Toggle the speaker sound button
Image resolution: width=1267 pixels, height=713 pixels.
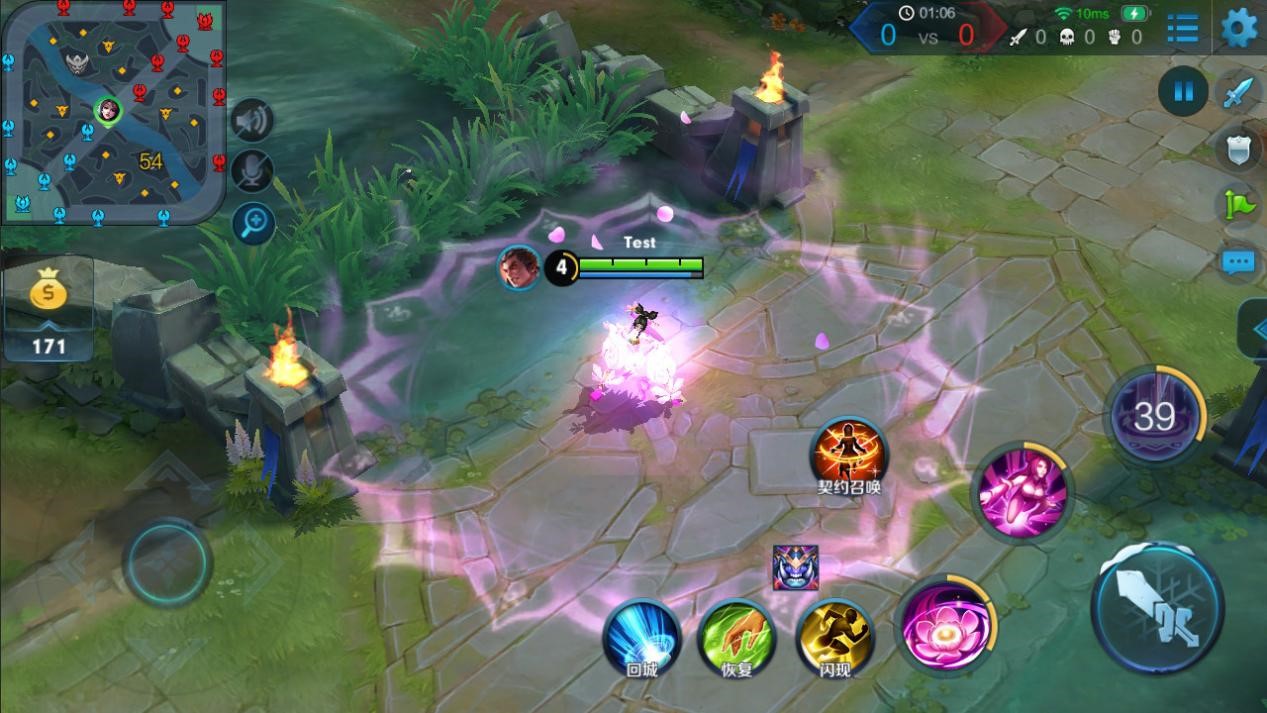coord(253,121)
